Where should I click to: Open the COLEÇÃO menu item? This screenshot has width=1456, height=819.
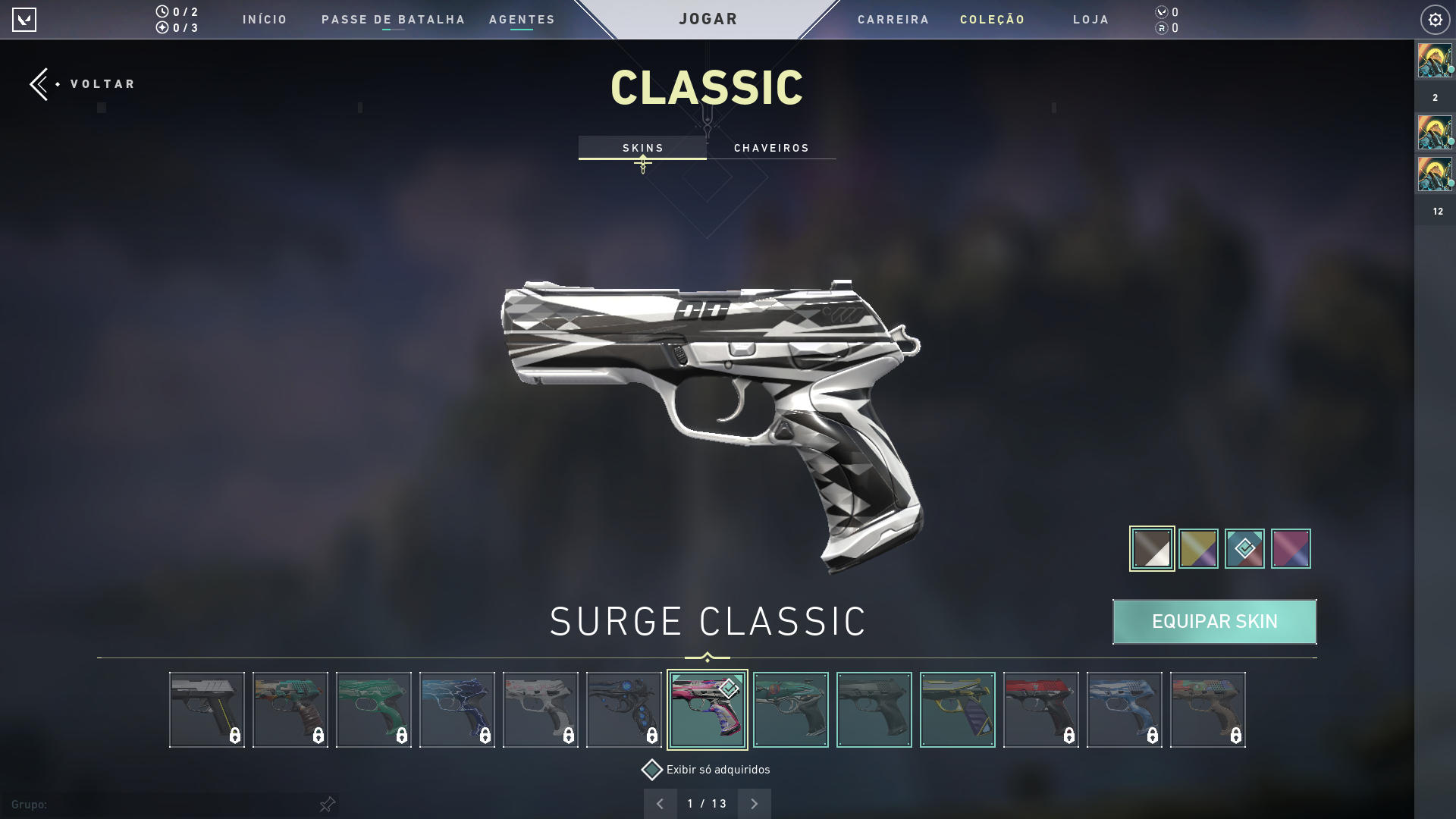[x=992, y=20]
